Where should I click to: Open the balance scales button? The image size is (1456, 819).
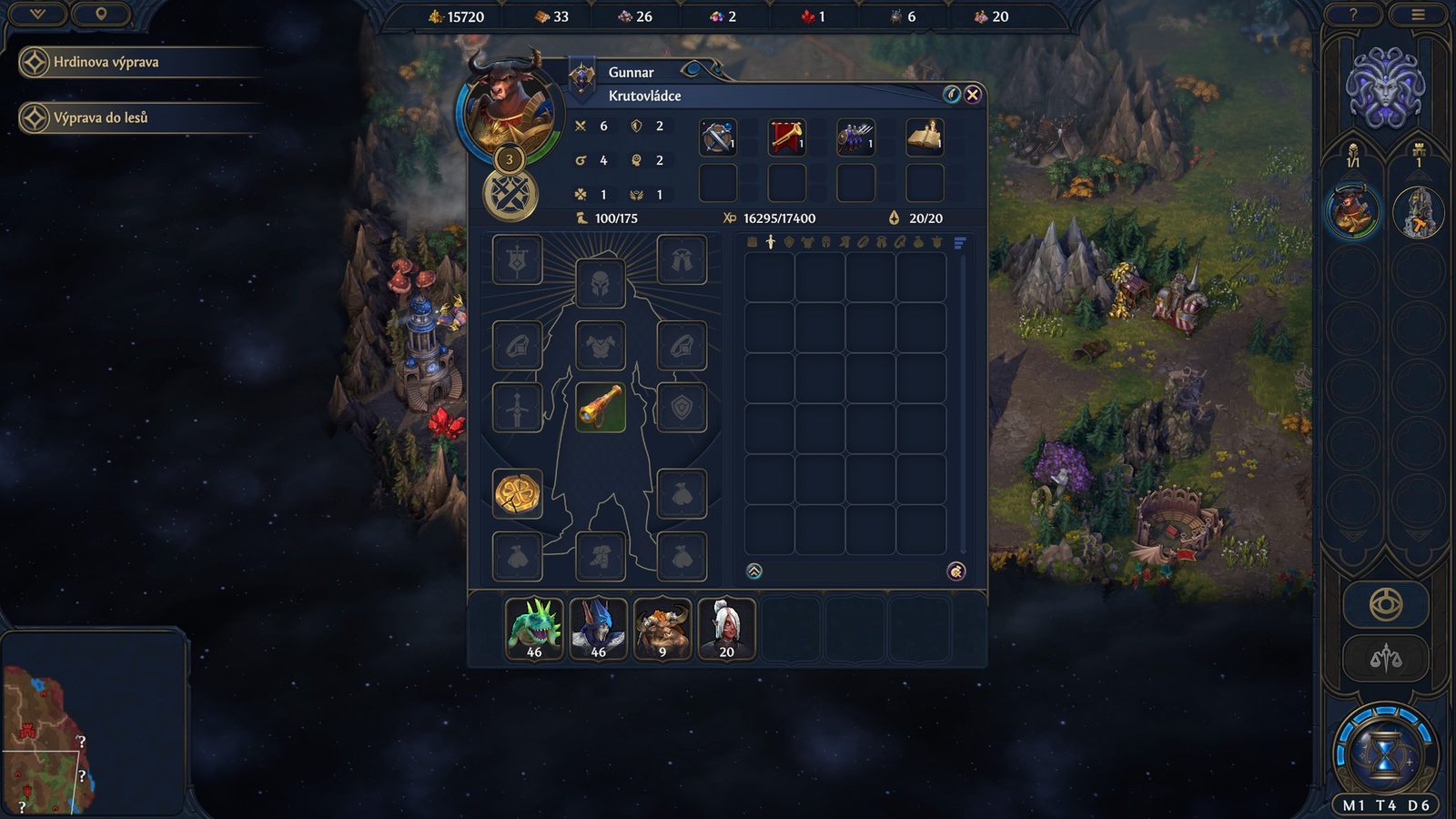[1386, 658]
